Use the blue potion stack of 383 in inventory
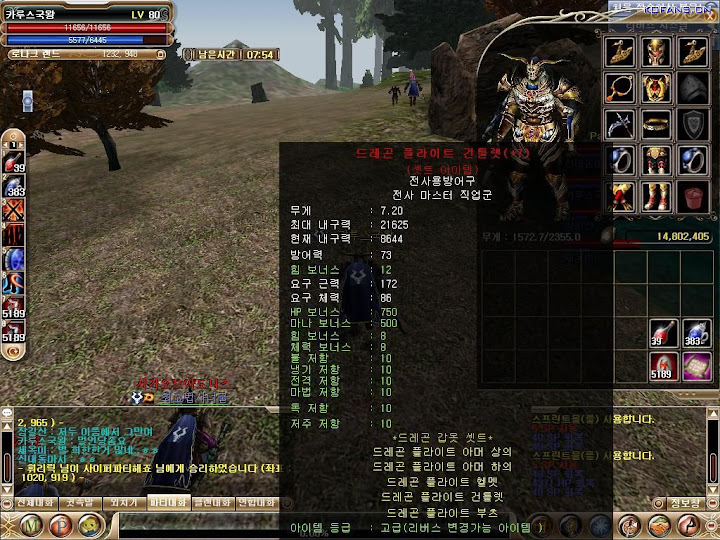 click(695, 332)
